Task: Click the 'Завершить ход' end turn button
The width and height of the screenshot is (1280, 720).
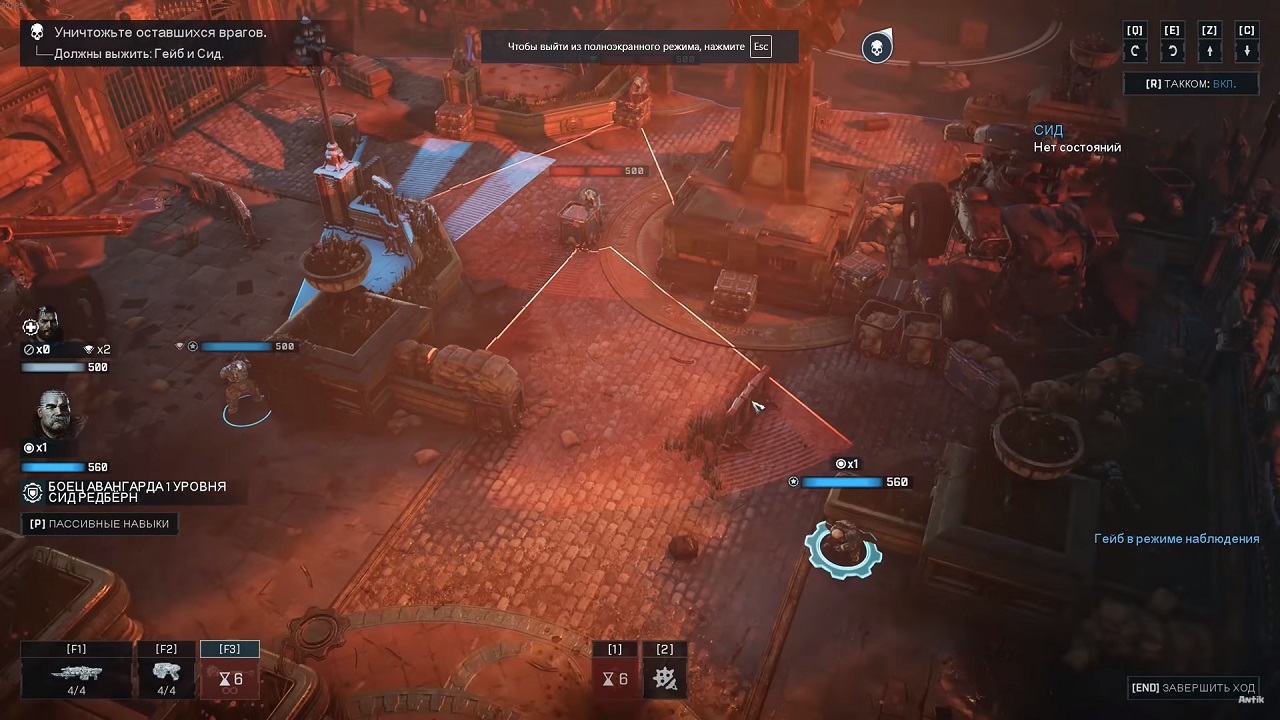Action: pos(1192,688)
